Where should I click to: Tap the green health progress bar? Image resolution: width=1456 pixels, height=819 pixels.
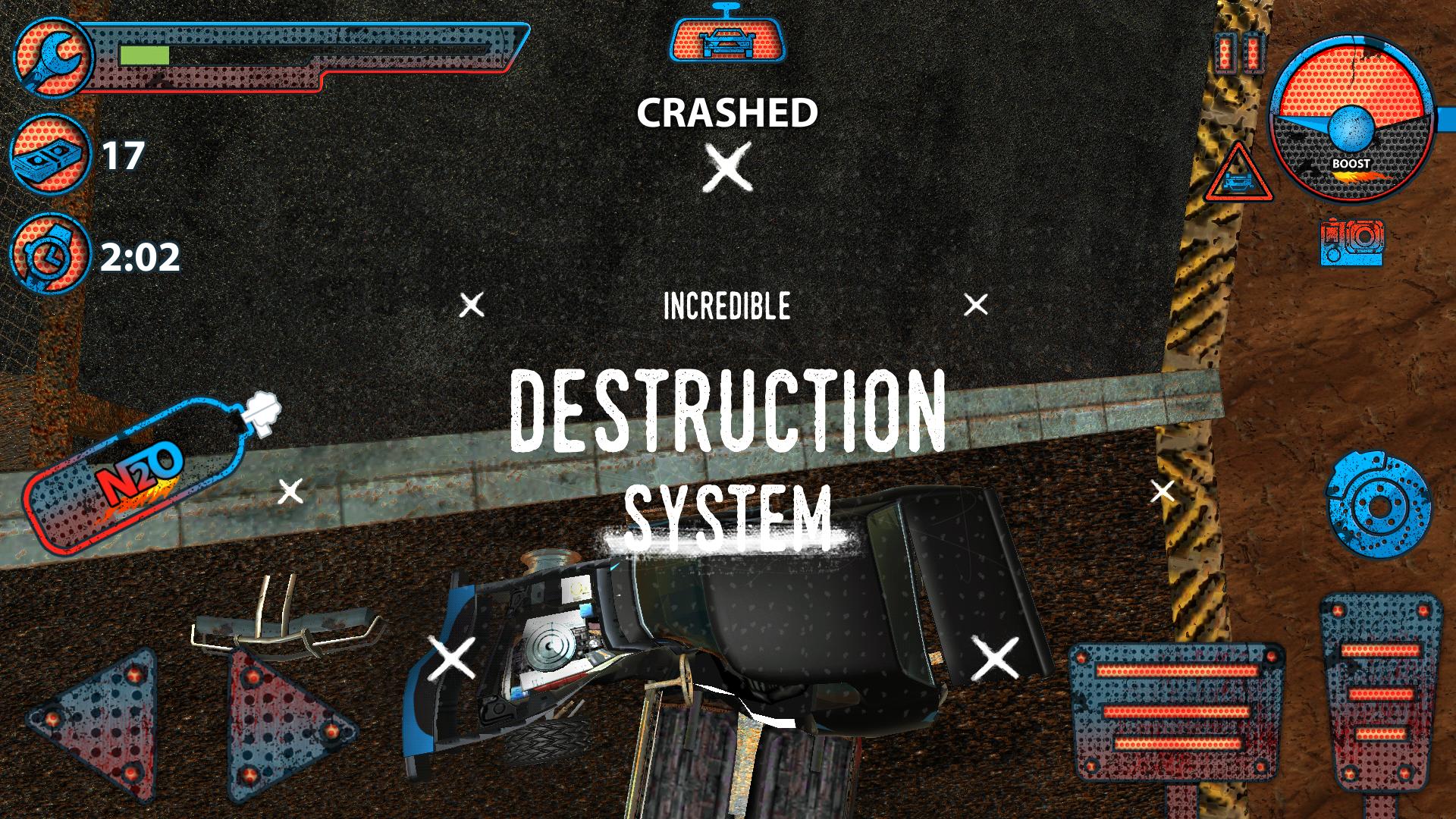point(144,53)
